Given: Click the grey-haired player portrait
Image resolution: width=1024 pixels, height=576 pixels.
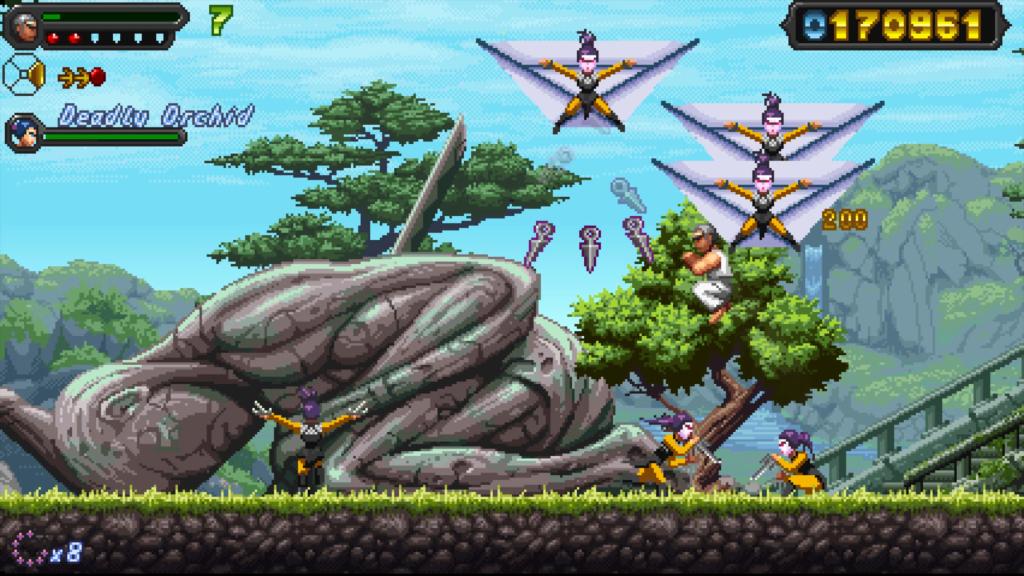Looking at the screenshot, I should (x=24, y=25).
